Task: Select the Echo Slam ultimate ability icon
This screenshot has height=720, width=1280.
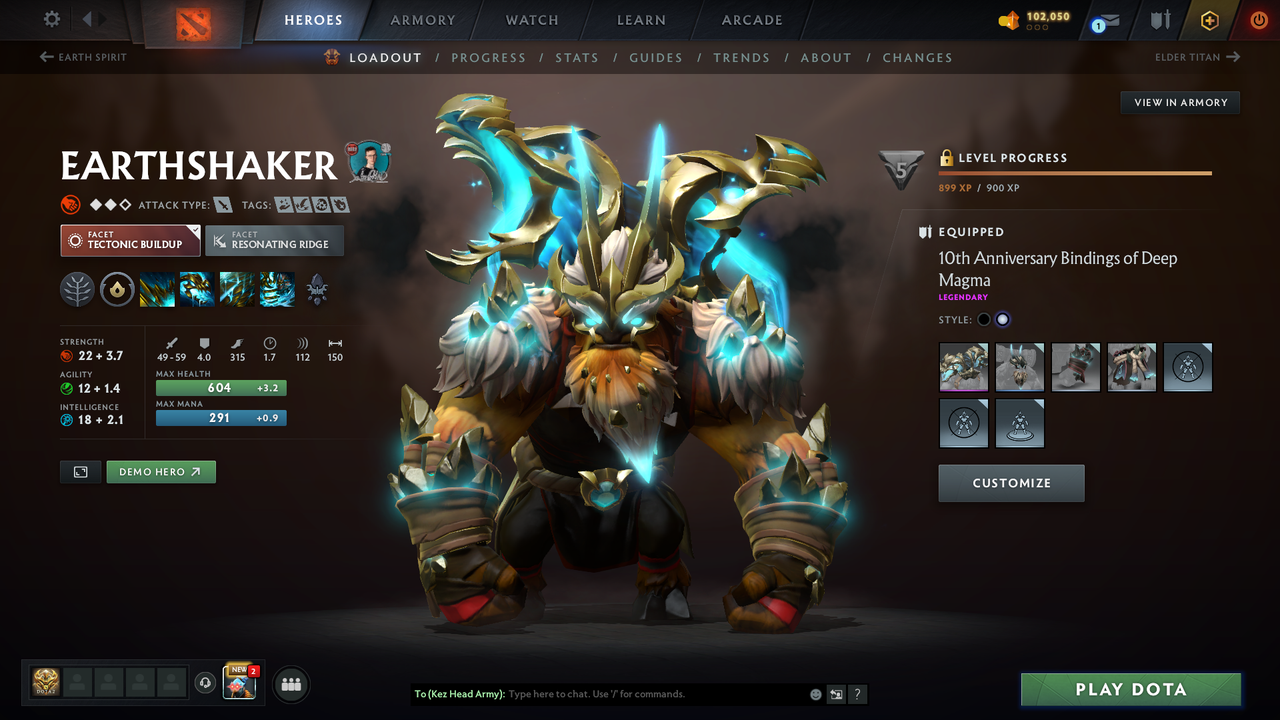Action: [277, 289]
